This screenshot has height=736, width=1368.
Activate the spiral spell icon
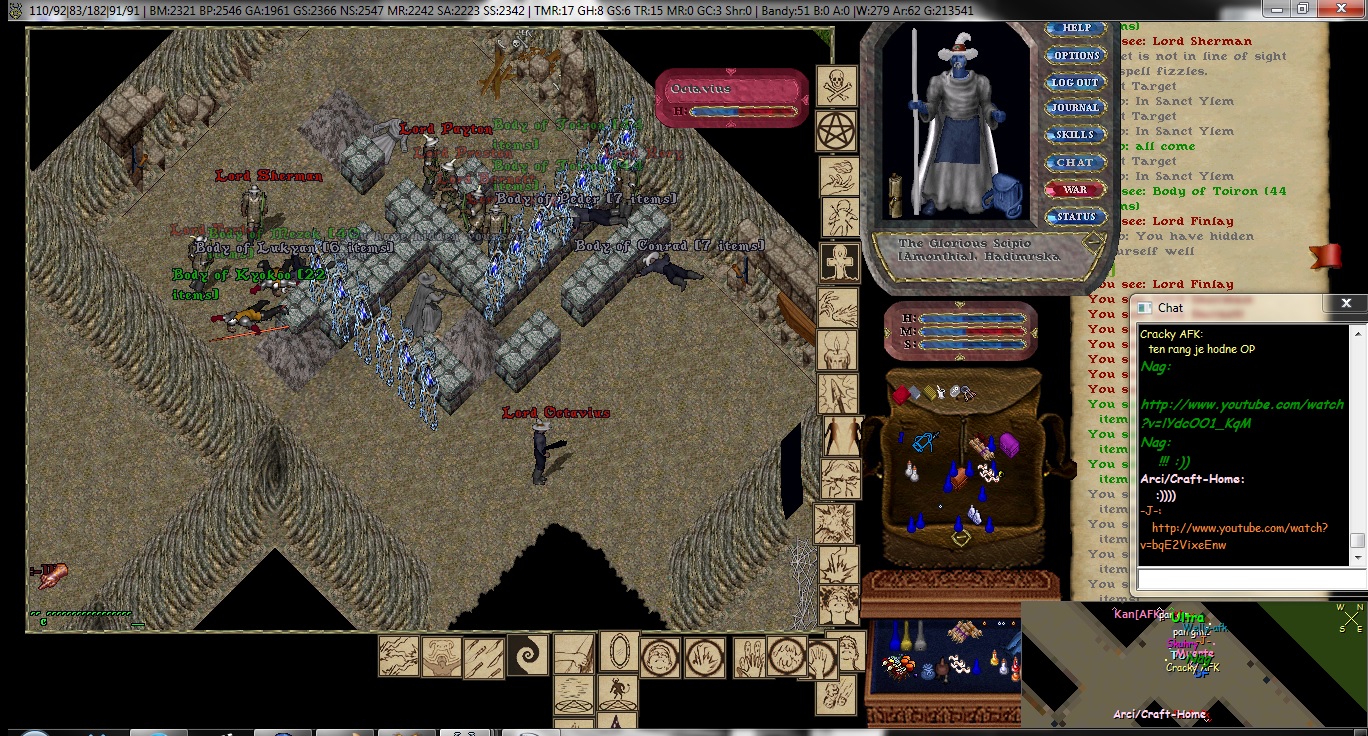click(527, 656)
